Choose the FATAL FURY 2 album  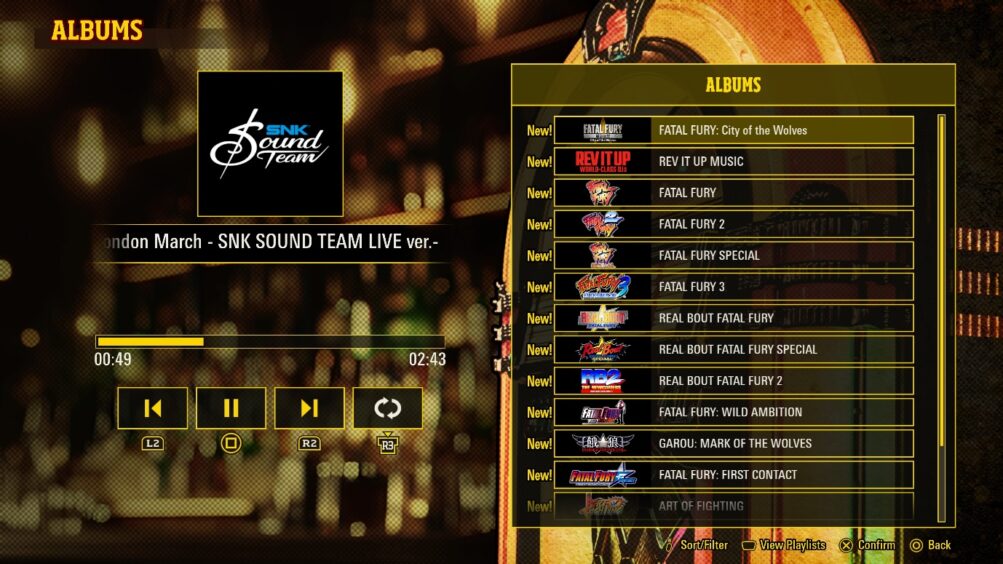coord(733,224)
